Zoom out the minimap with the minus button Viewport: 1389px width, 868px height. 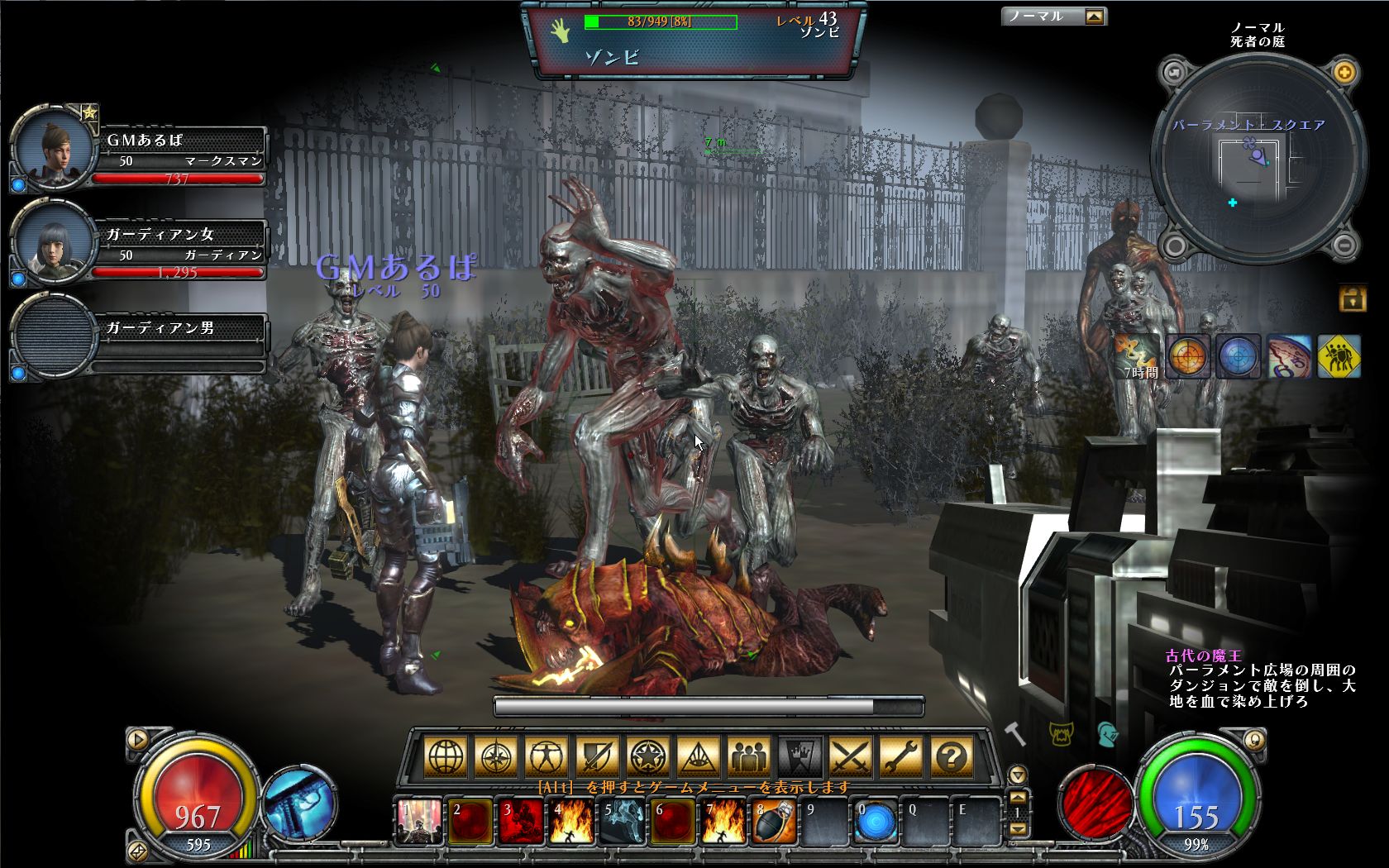pos(1345,245)
